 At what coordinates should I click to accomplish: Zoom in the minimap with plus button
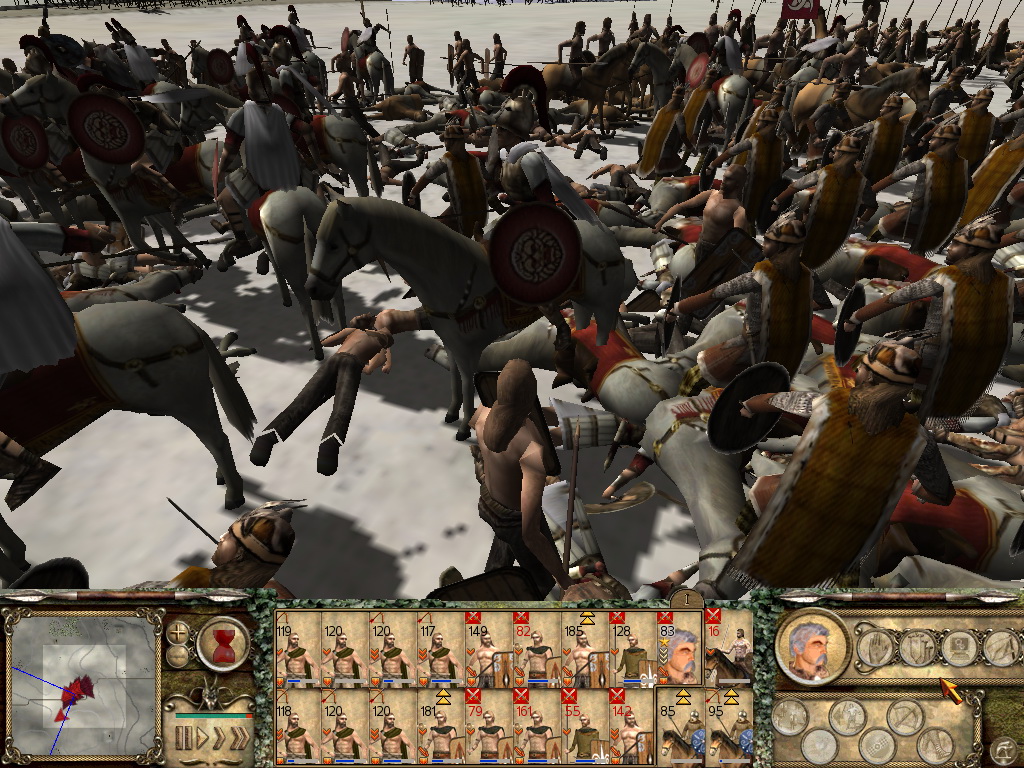click(179, 633)
